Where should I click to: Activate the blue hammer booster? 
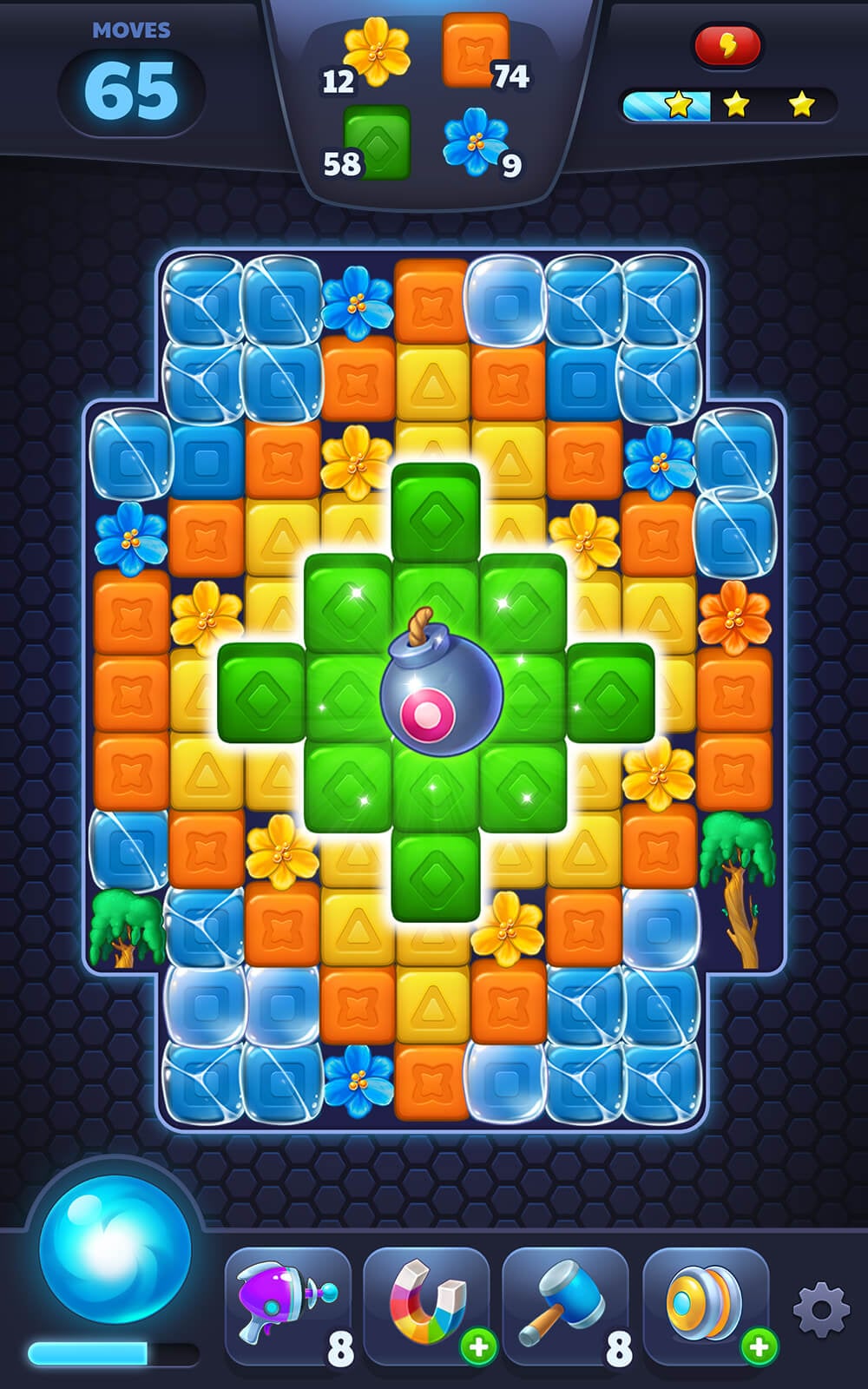click(566, 1307)
